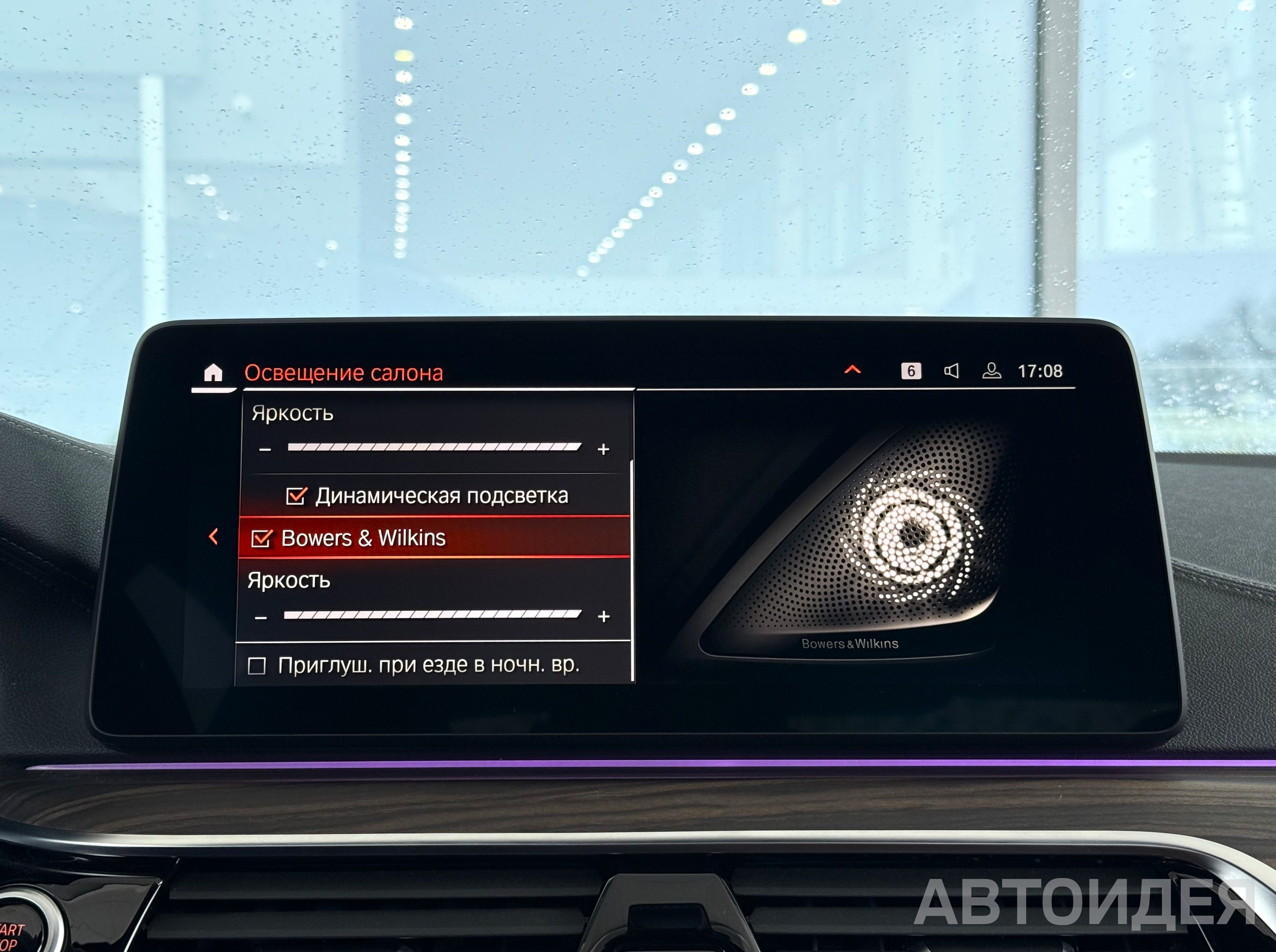Click the Яркость slider above Динамическая подсветка

(434, 447)
